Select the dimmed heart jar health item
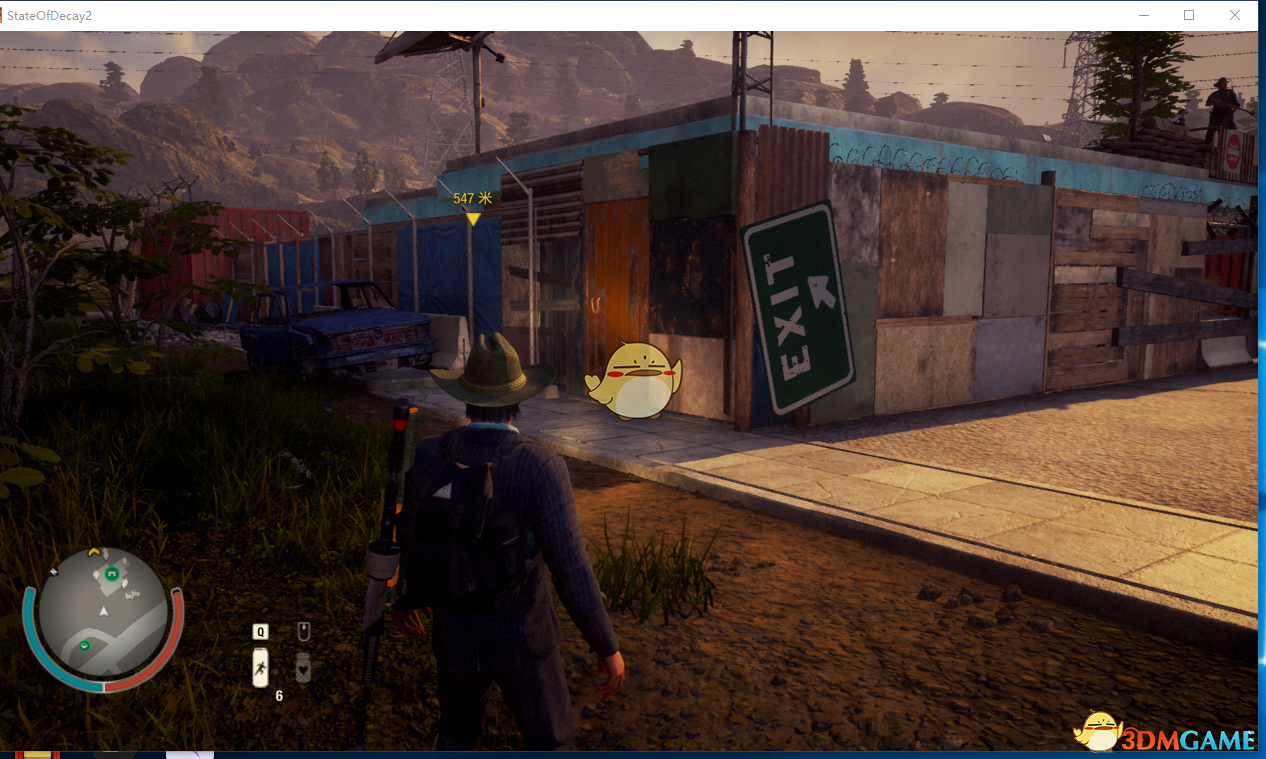This screenshot has height=759, width=1266. pos(303,667)
